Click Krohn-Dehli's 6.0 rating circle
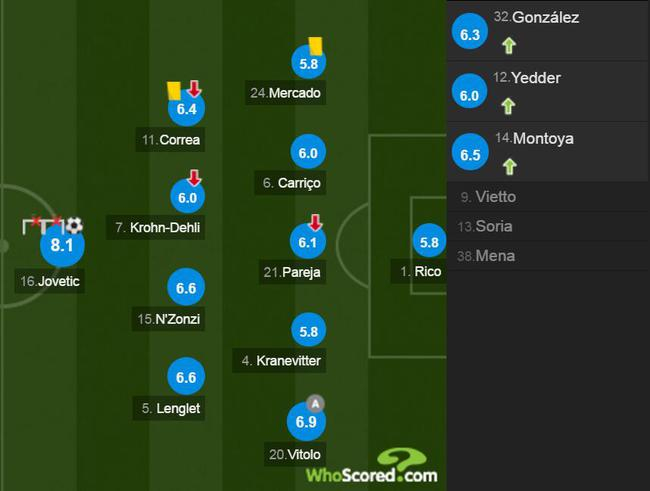The height and width of the screenshot is (491, 650). coord(186,196)
